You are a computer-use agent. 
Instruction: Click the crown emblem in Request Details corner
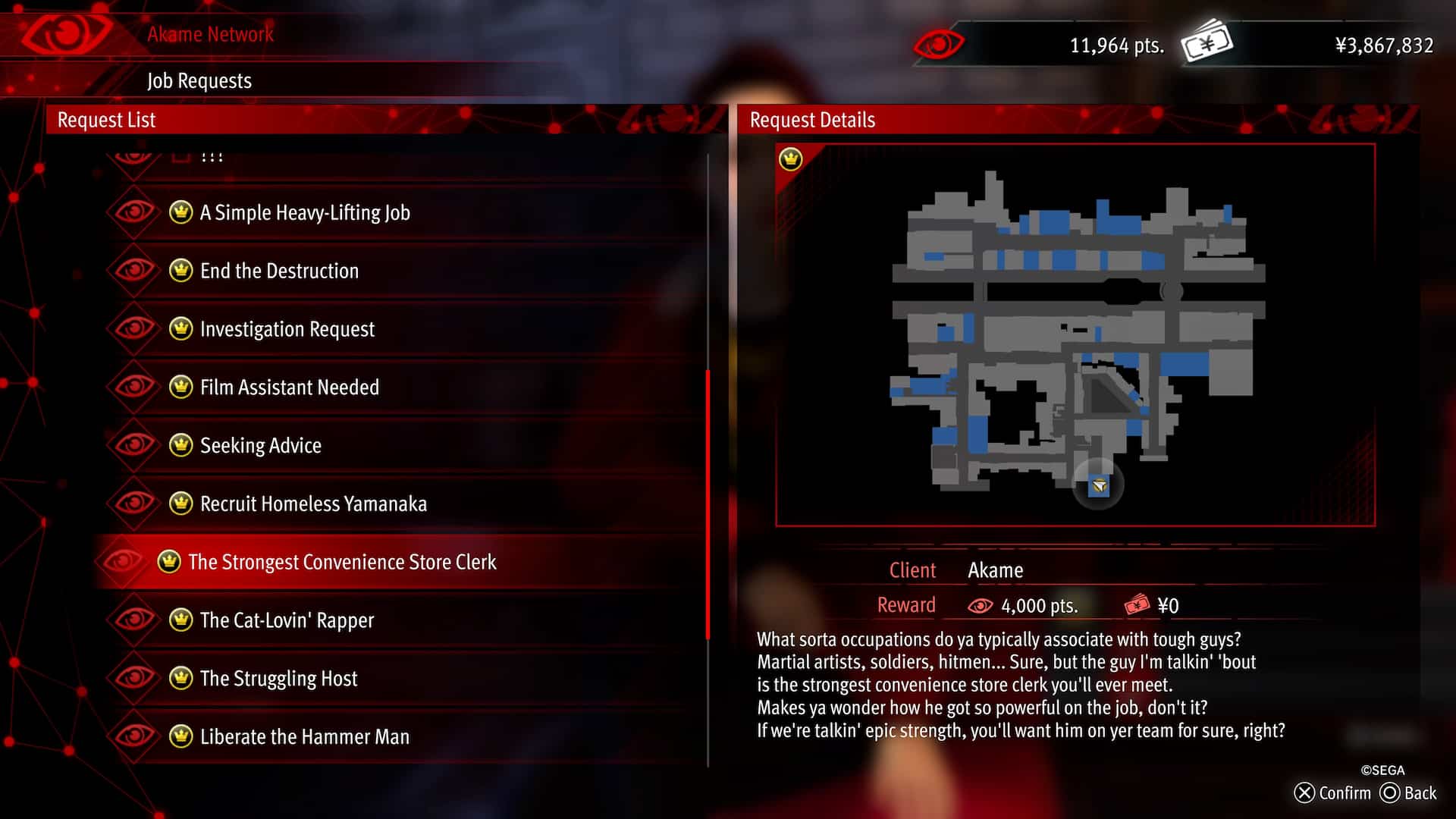(791, 160)
